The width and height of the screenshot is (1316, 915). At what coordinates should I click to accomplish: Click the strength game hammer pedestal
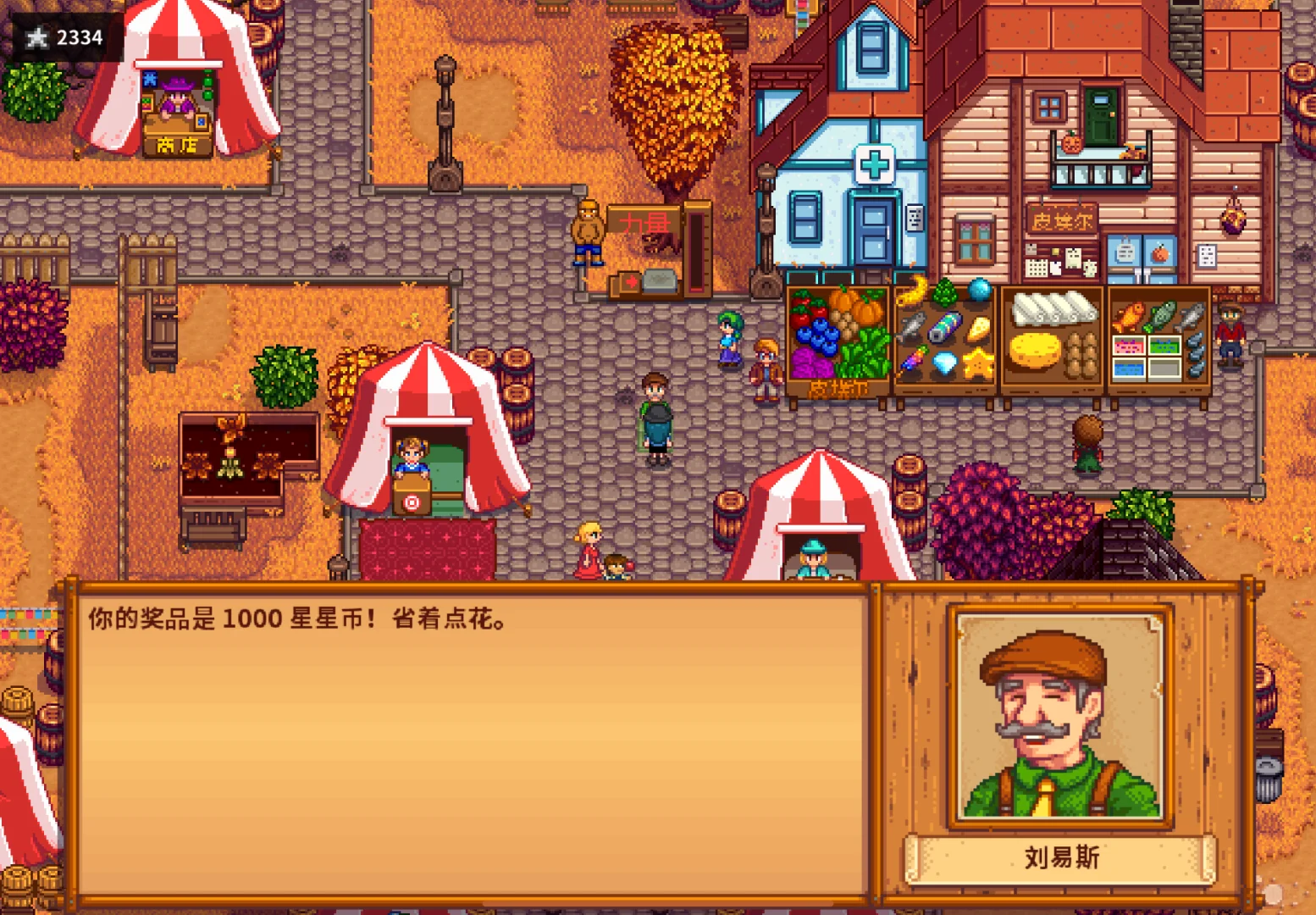click(x=660, y=282)
